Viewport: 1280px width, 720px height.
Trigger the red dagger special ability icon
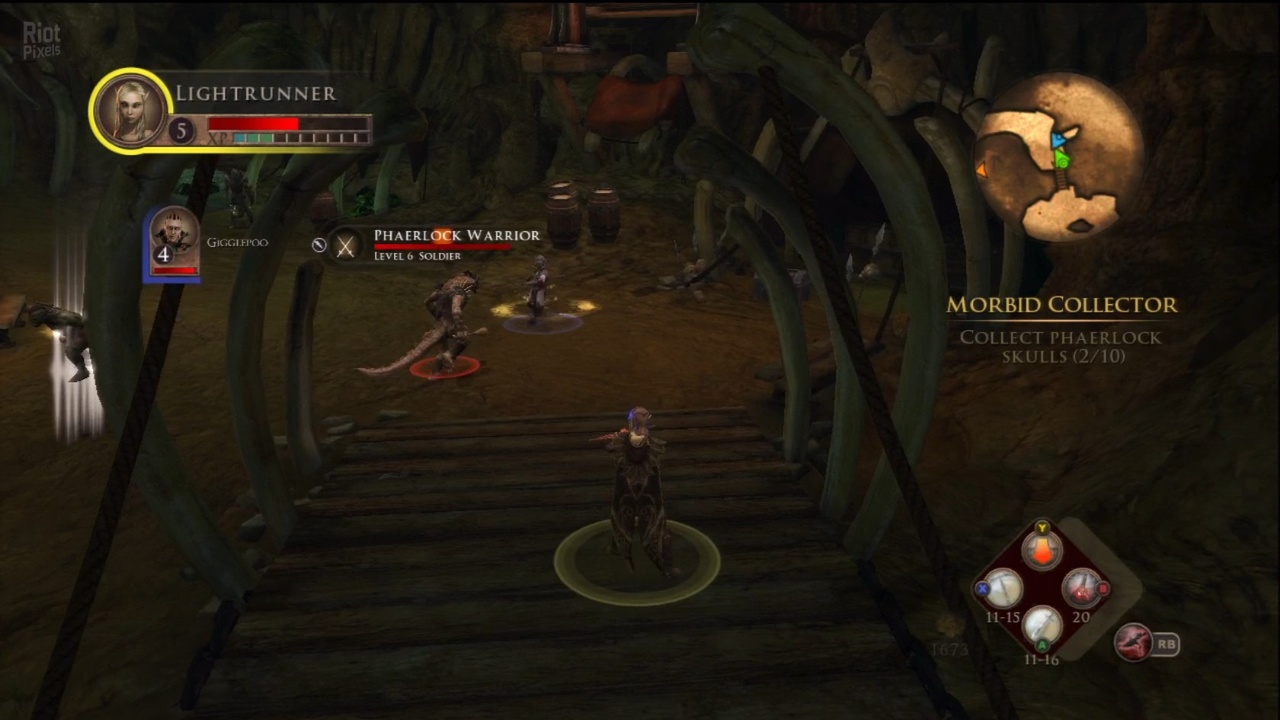point(1134,643)
